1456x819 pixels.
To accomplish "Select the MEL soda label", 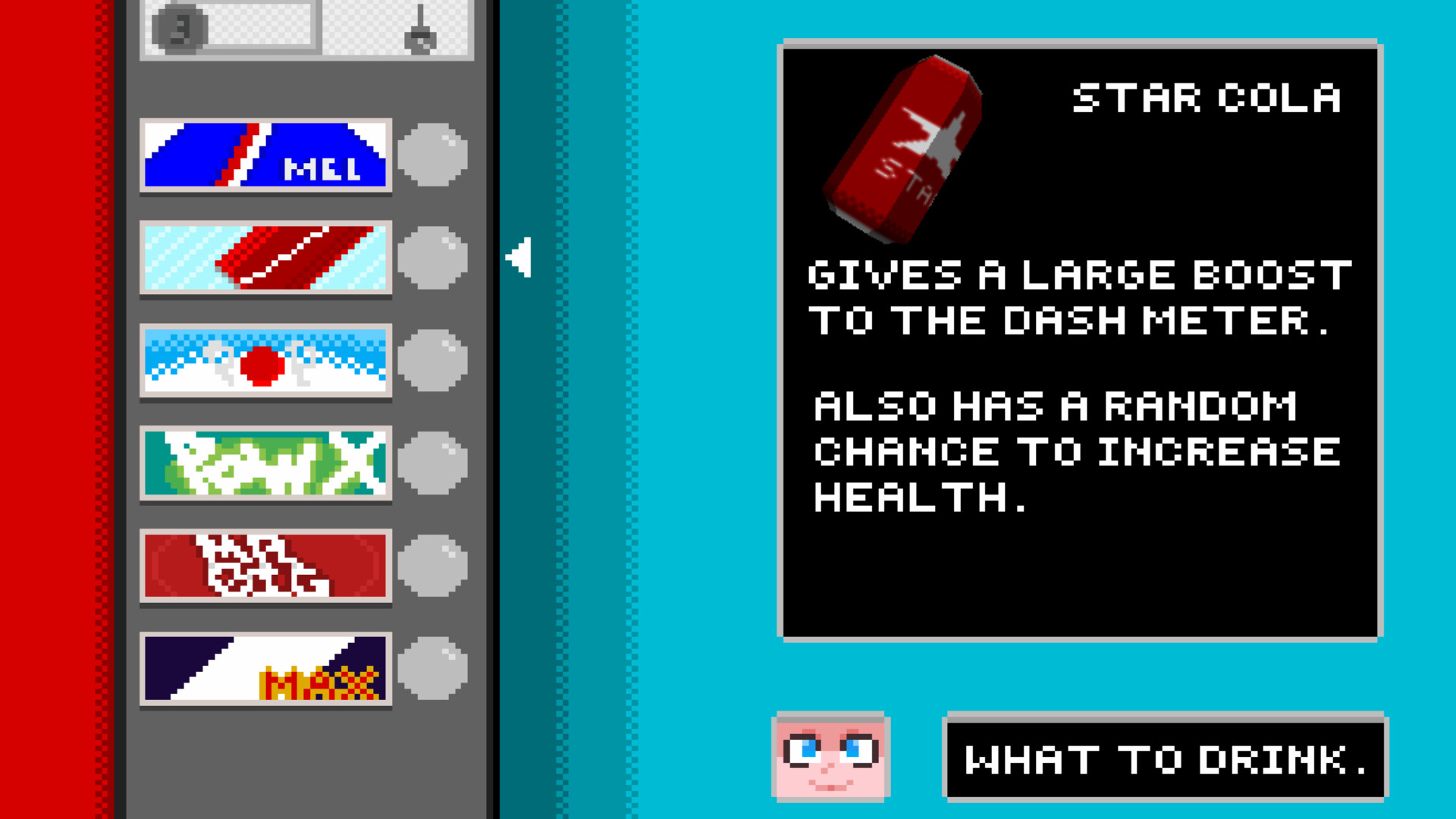I will (x=266, y=155).
